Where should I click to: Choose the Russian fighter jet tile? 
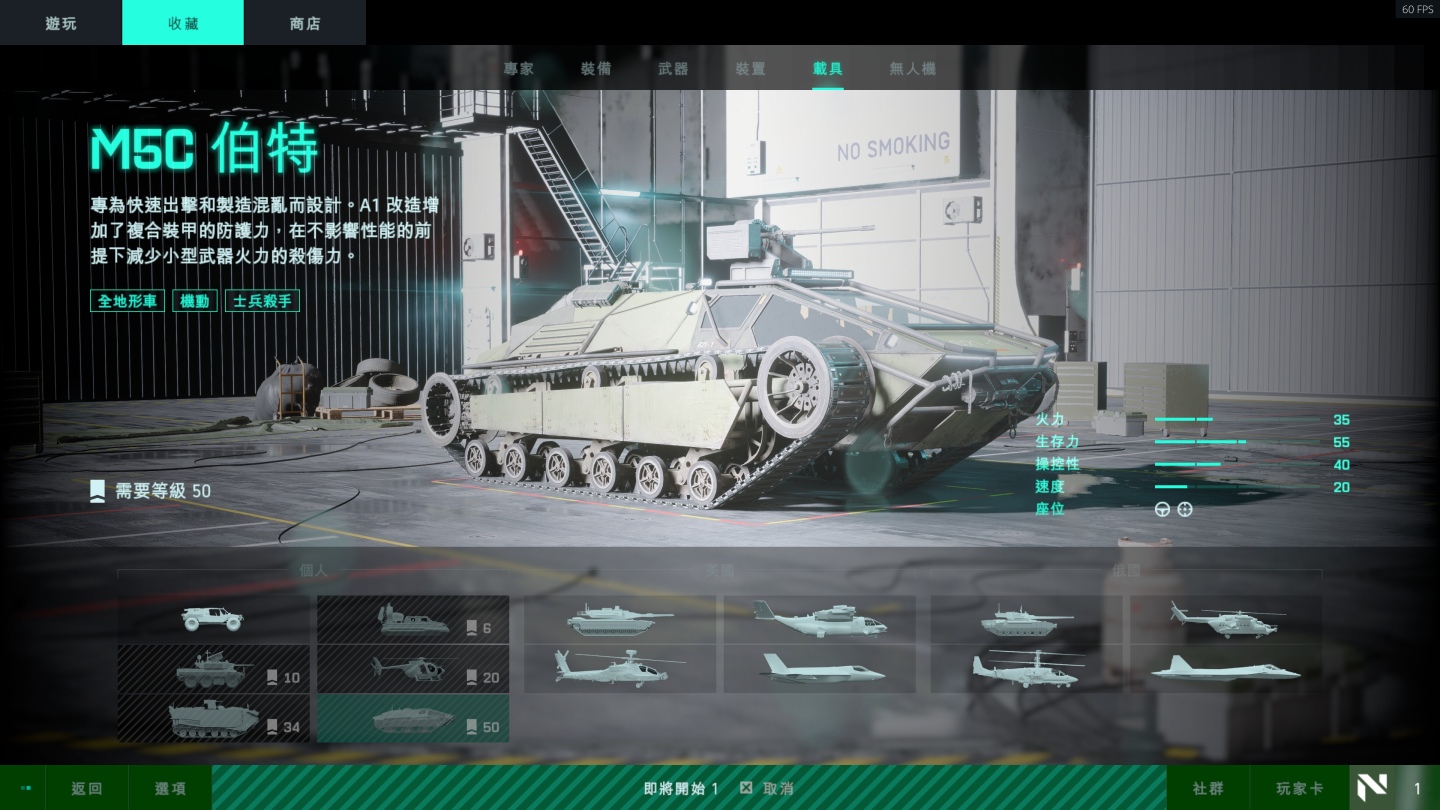[x=1226, y=669]
